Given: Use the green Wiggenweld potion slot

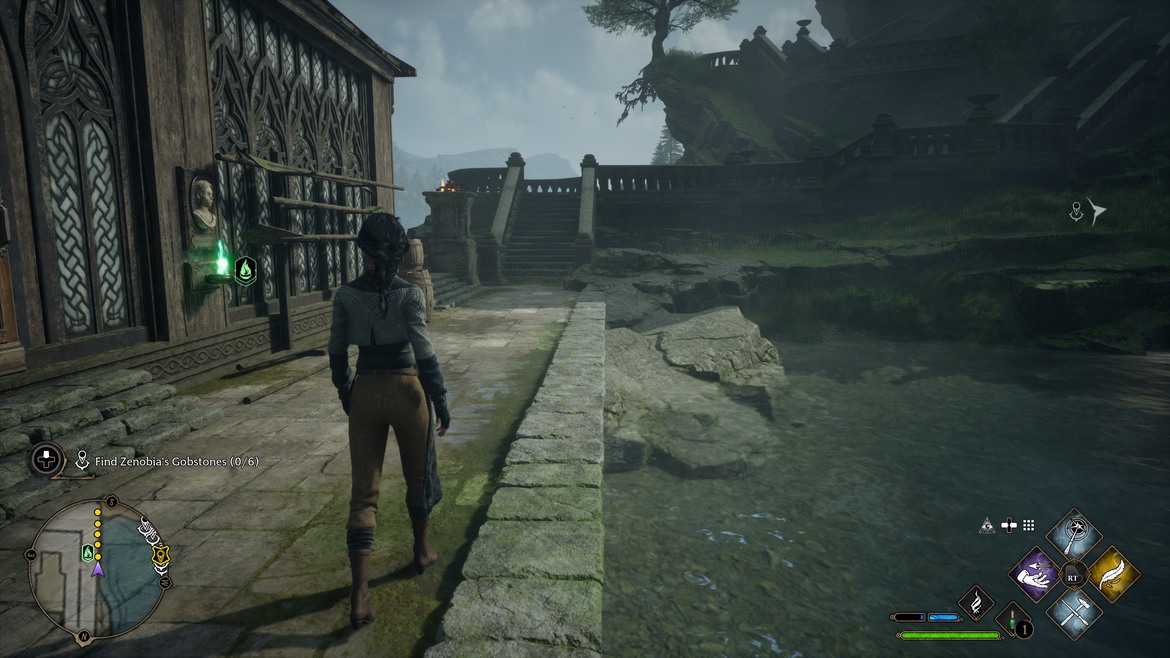Looking at the screenshot, I should [x=1013, y=618].
